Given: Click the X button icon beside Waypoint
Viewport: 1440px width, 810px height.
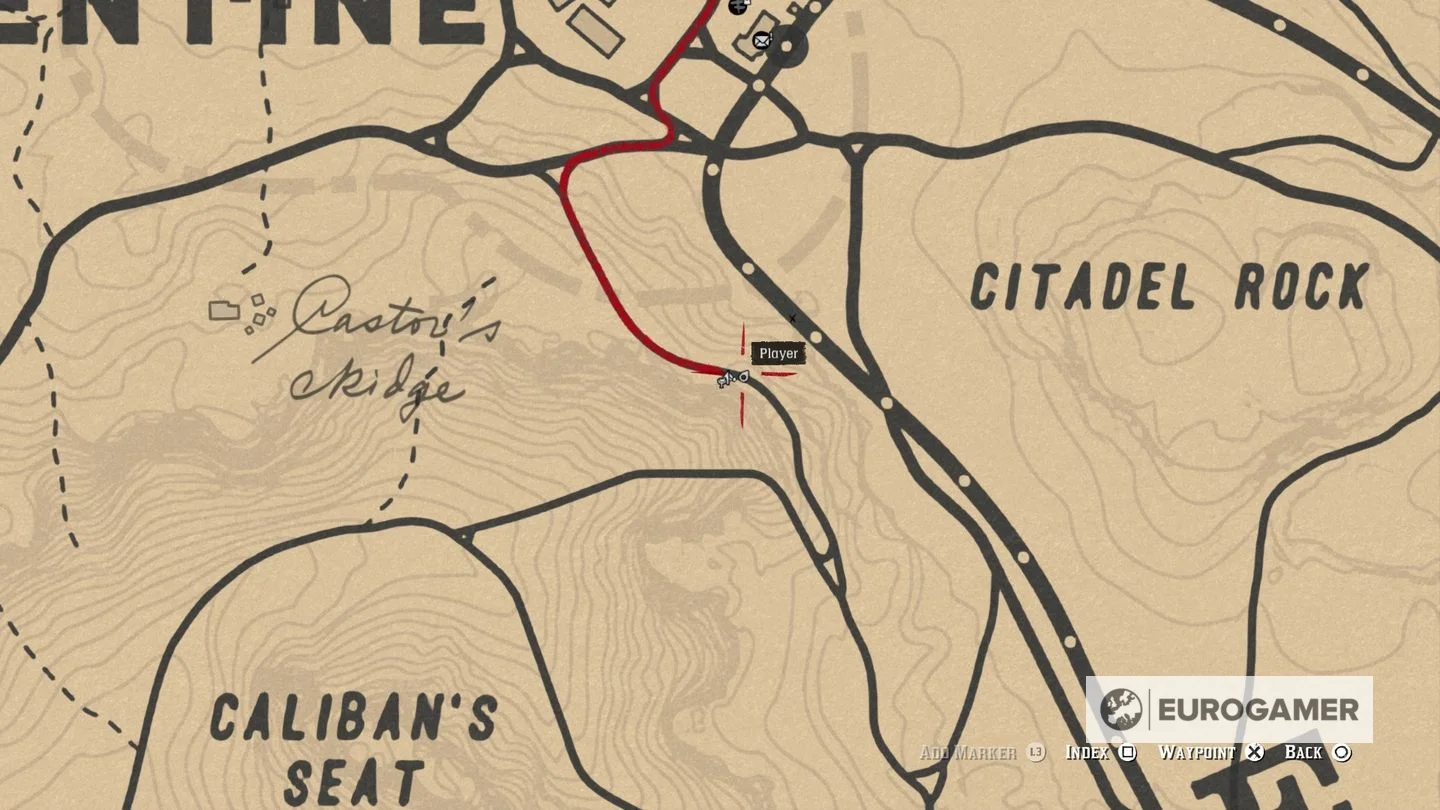Looking at the screenshot, I should (1253, 753).
